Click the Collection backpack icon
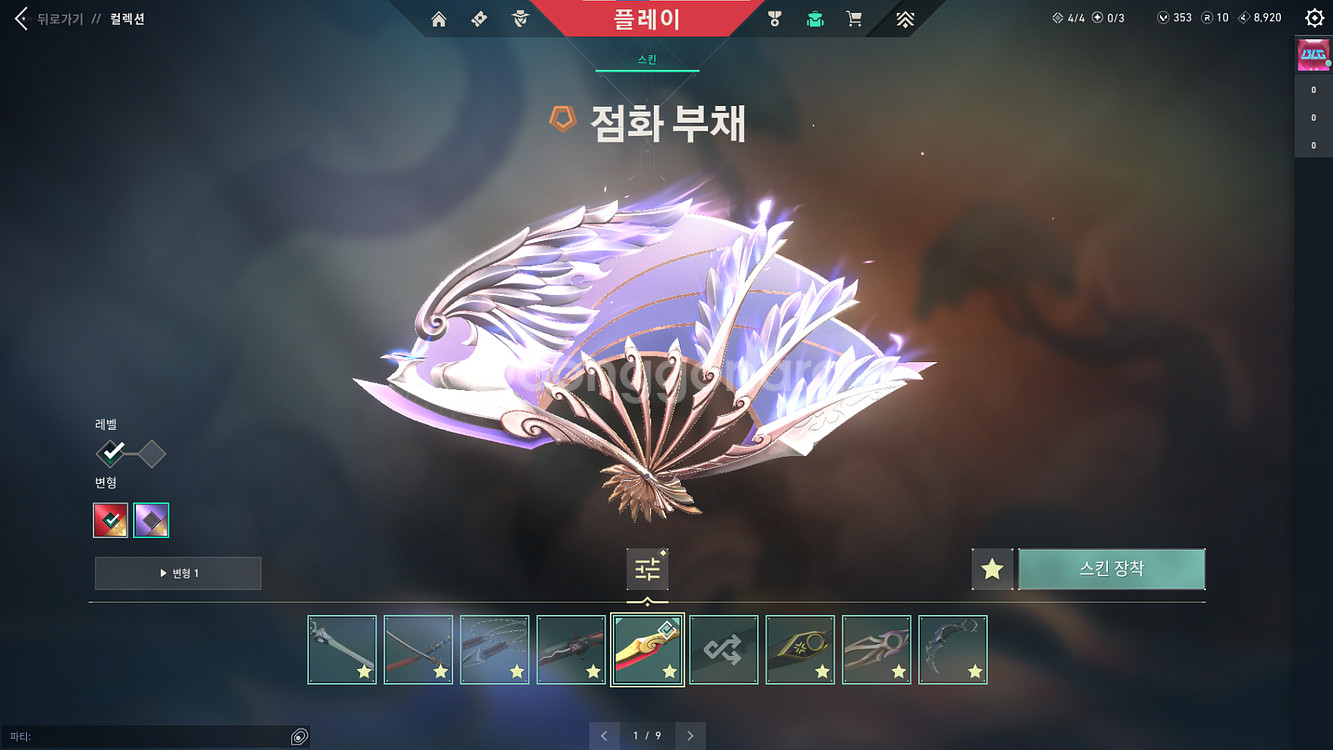 [815, 17]
